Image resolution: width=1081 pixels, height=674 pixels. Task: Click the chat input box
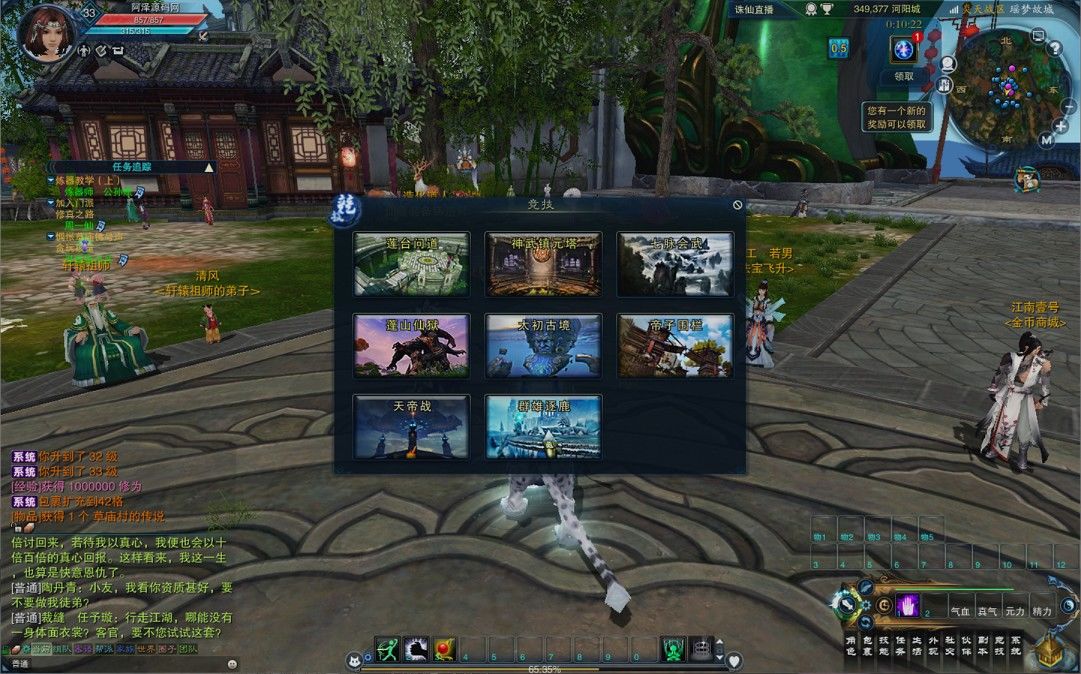(120, 663)
